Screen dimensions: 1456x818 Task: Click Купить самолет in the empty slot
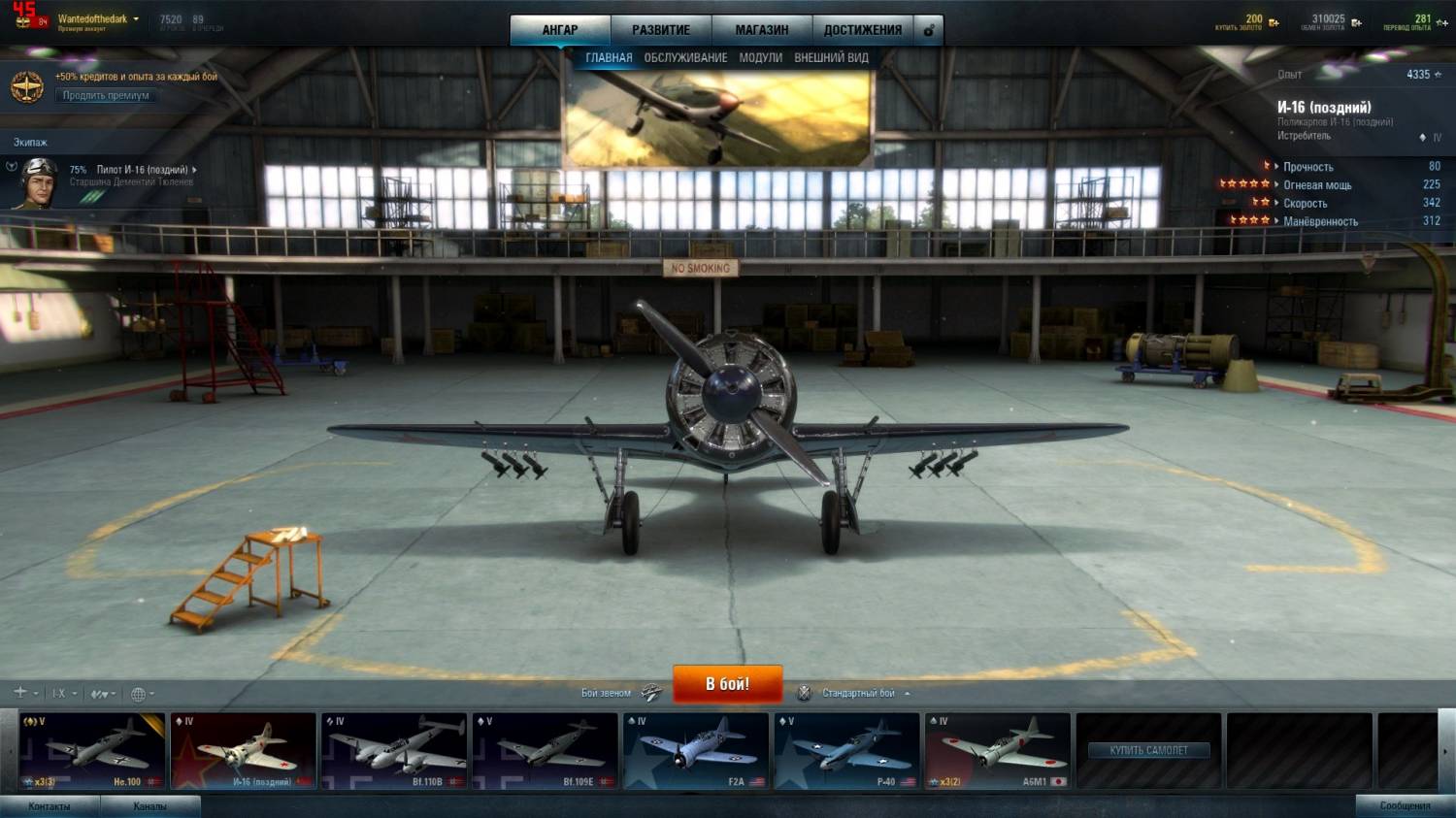(x=1148, y=750)
